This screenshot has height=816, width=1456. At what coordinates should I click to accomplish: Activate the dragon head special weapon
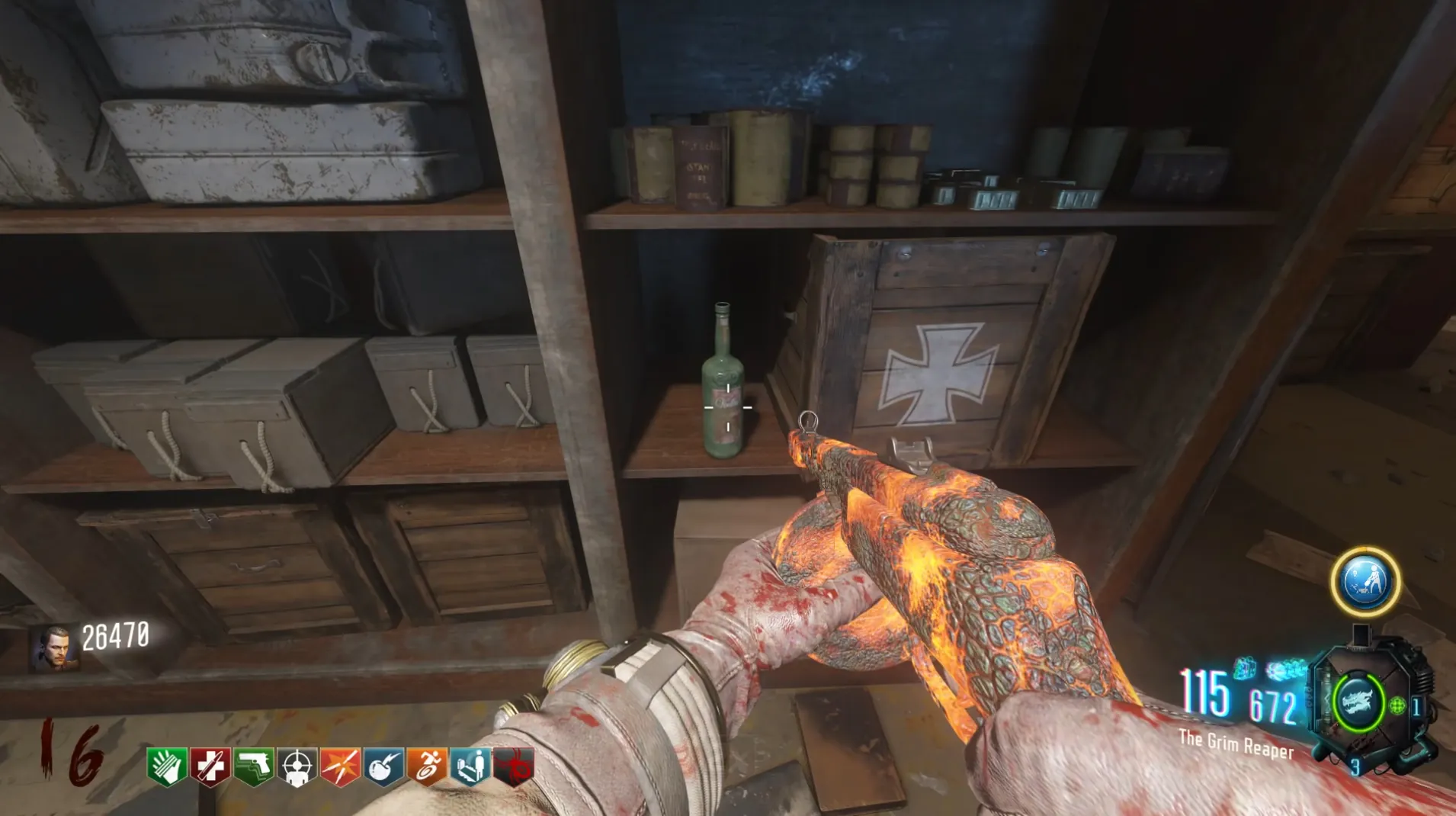[1357, 702]
